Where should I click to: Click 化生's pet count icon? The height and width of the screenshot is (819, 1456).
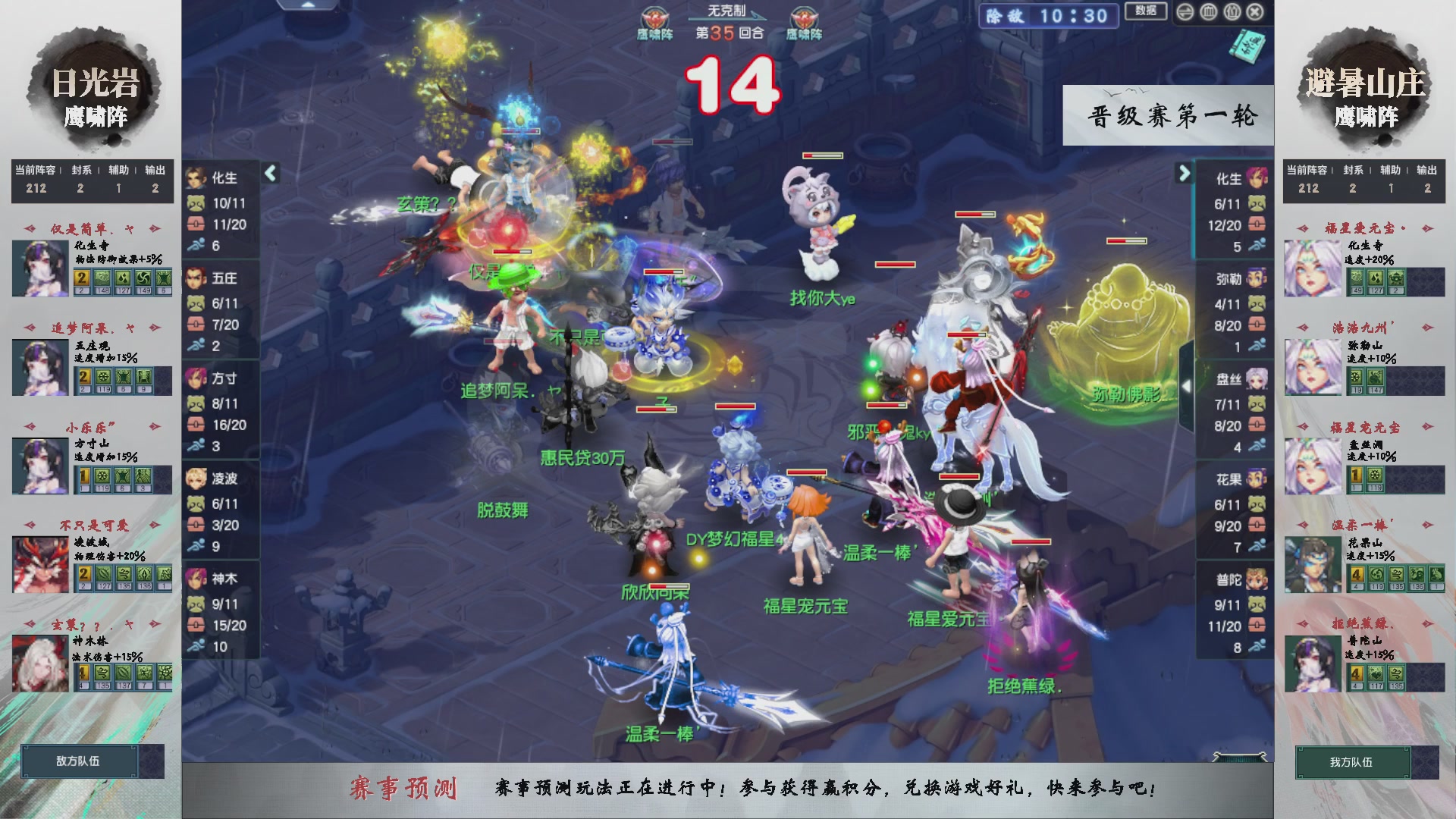196,203
